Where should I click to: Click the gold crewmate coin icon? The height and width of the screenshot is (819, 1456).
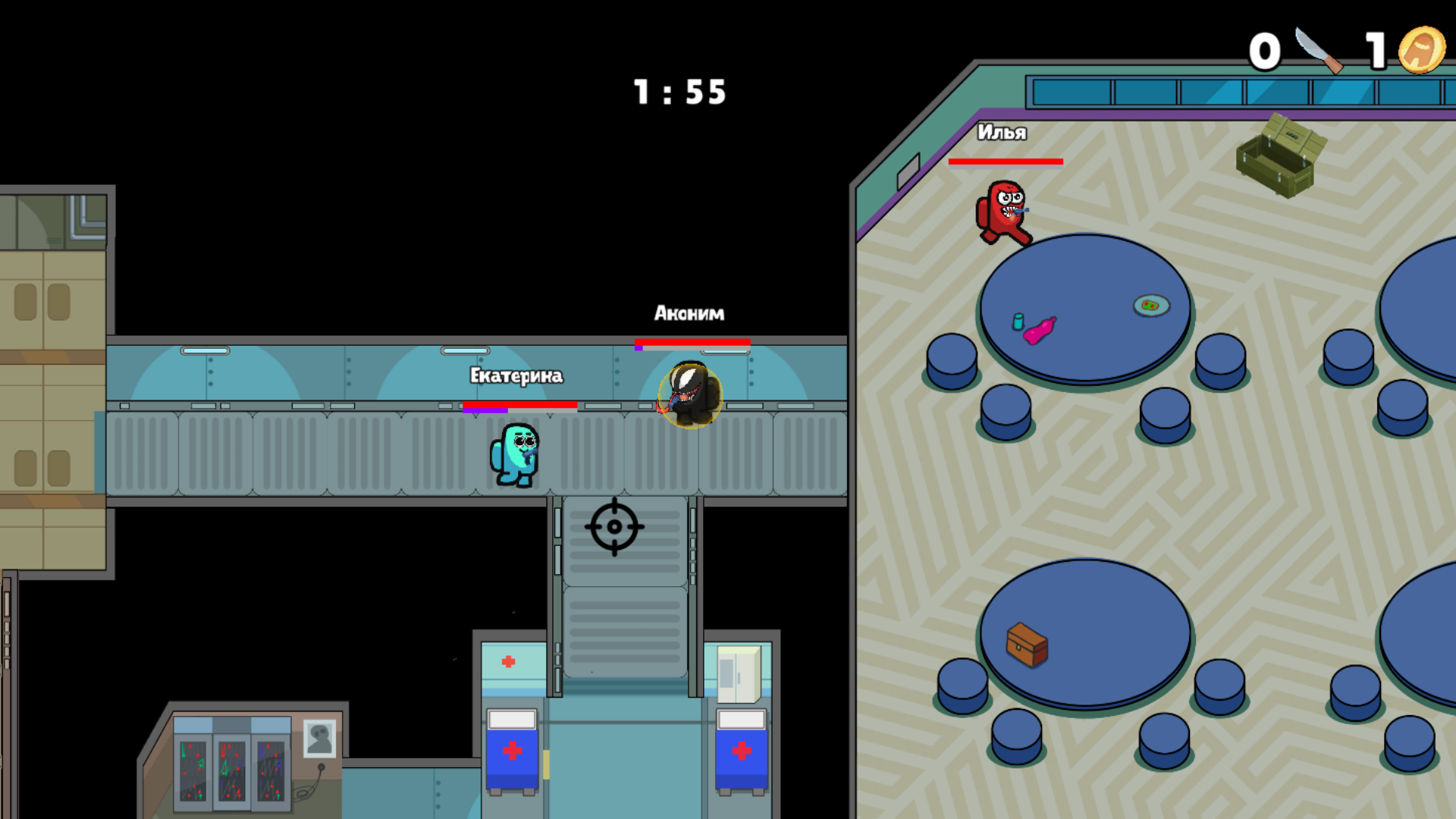1424,53
